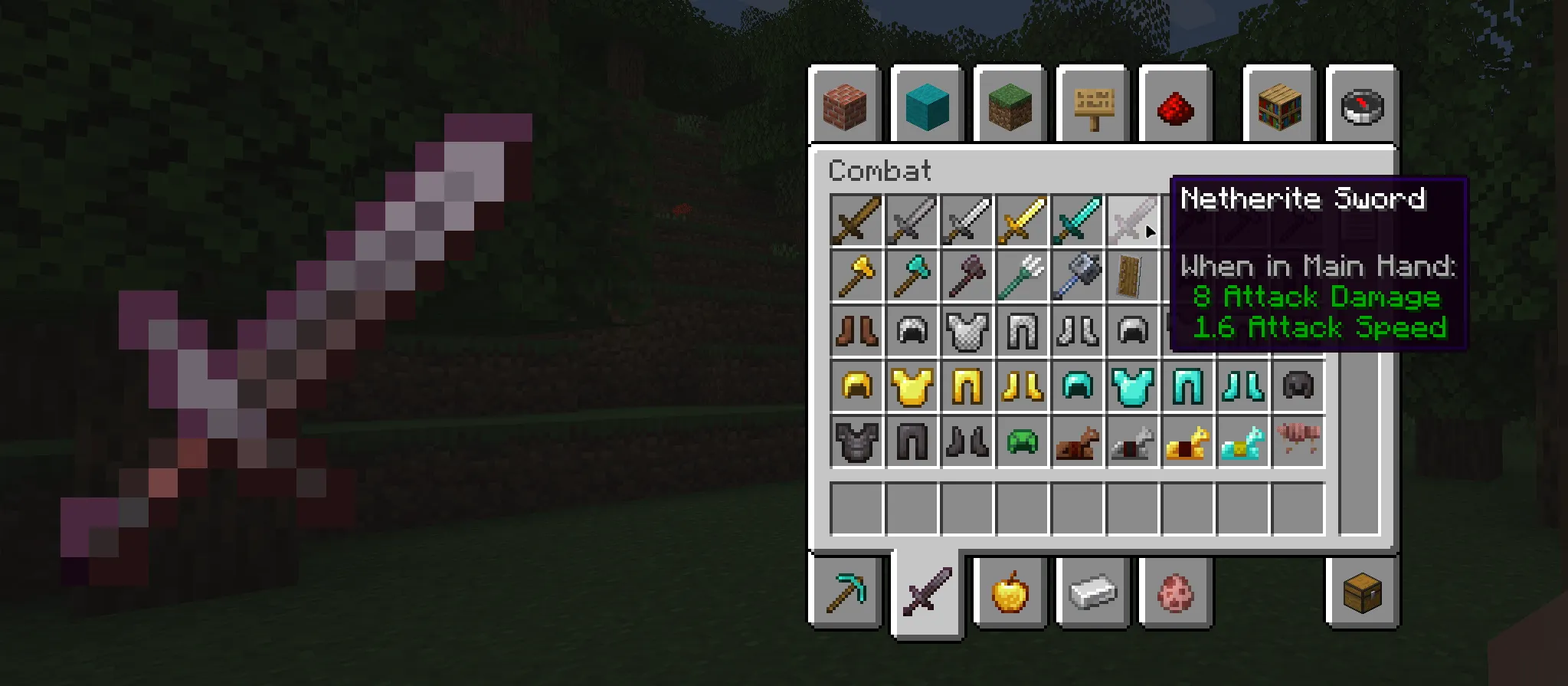Select the turtle shell helmet

click(x=1022, y=443)
